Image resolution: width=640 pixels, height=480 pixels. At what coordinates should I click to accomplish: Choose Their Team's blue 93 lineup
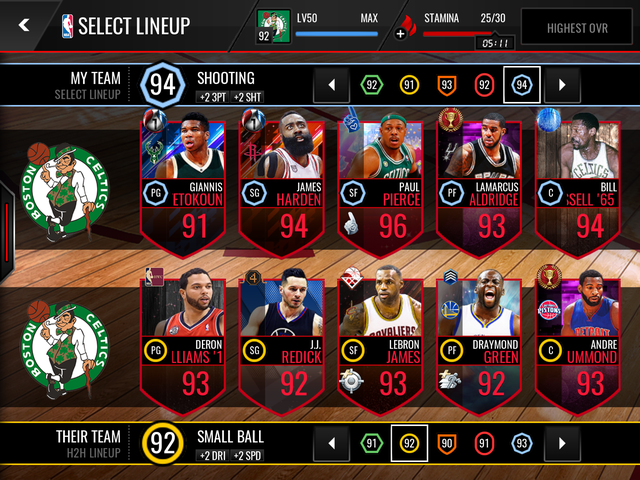click(522, 442)
